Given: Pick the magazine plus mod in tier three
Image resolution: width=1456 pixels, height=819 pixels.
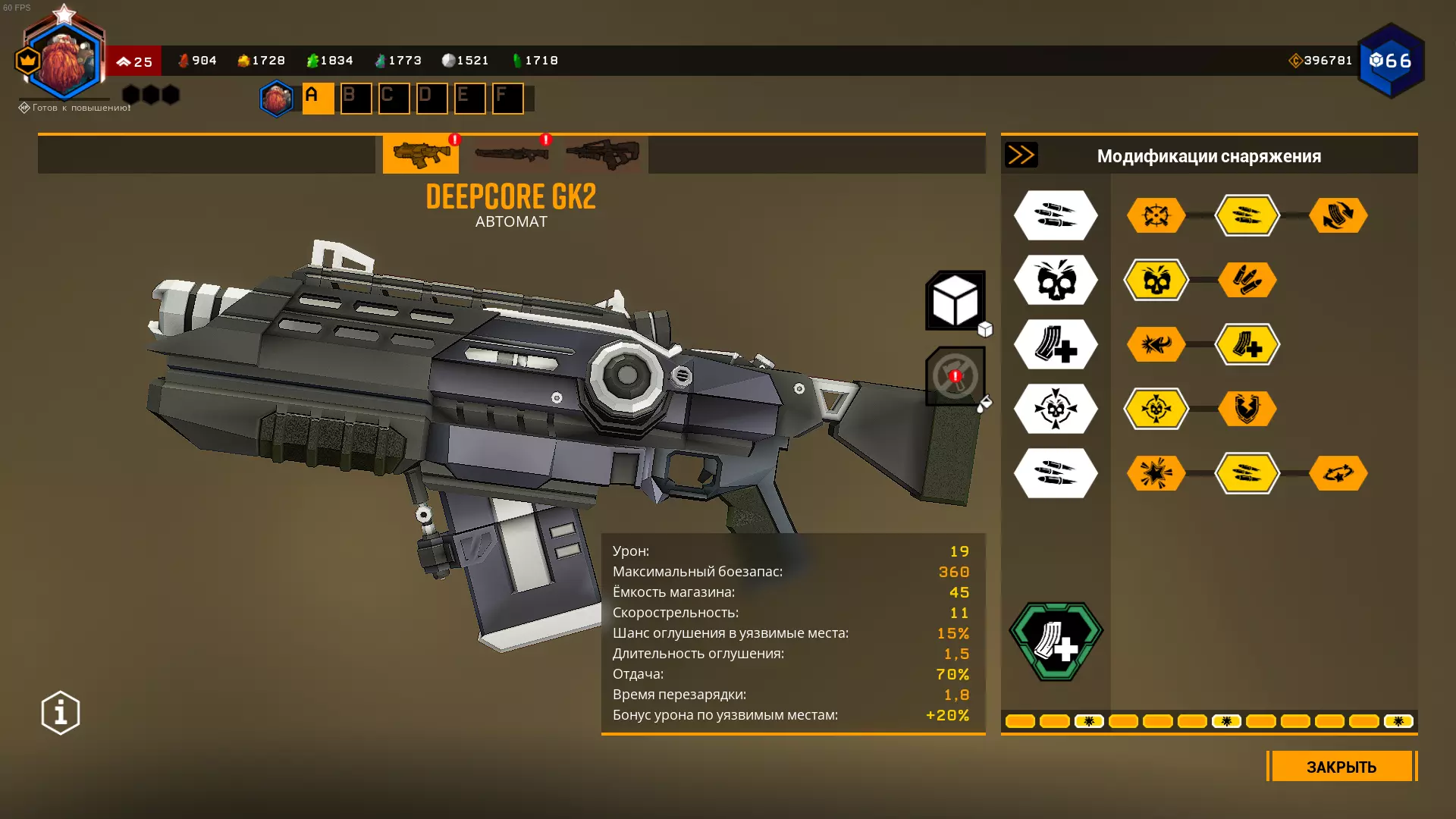Looking at the screenshot, I should point(1247,345).
